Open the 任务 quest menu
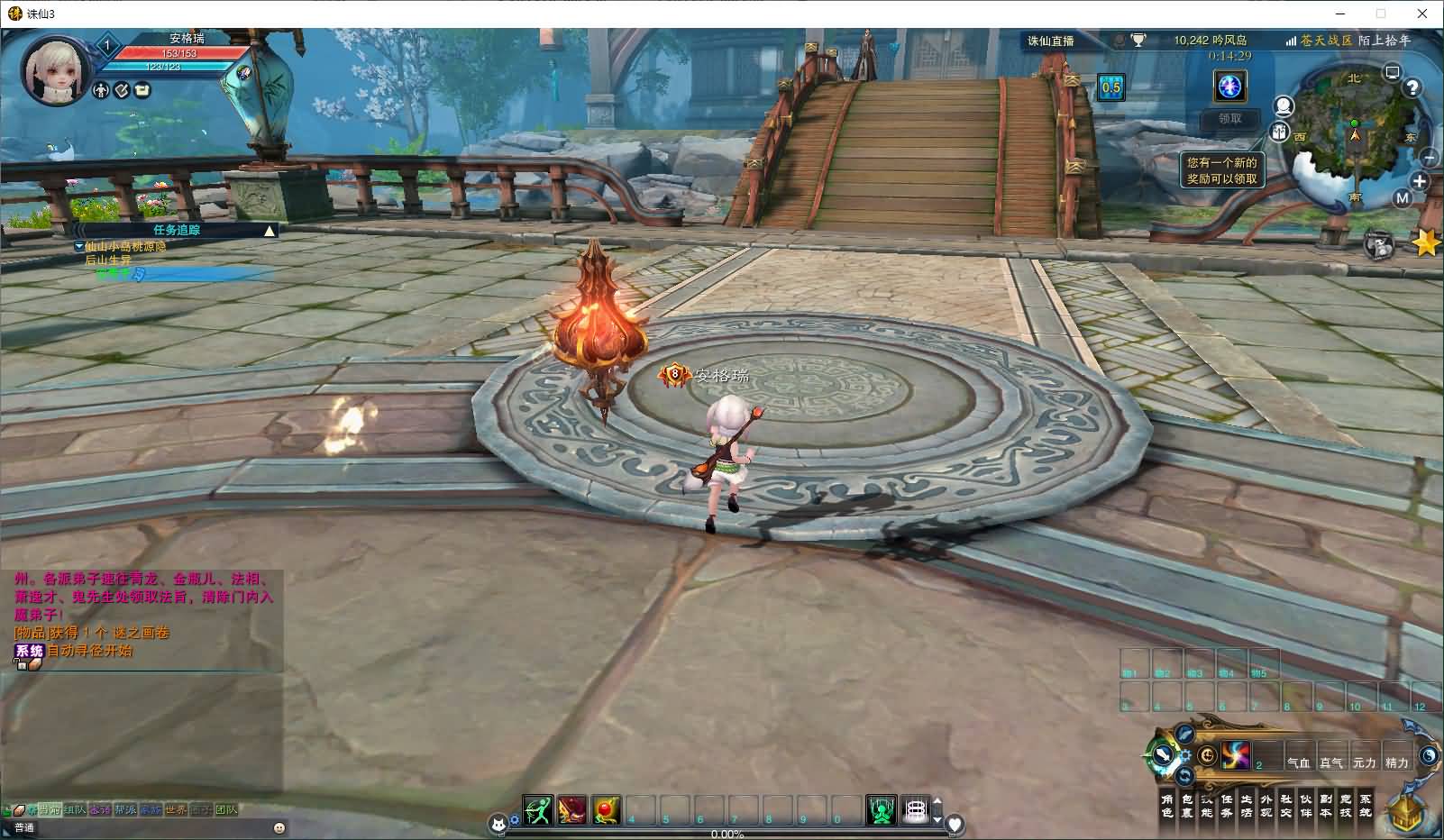Screen dimensions: 1444x840 pos(1226,806)
